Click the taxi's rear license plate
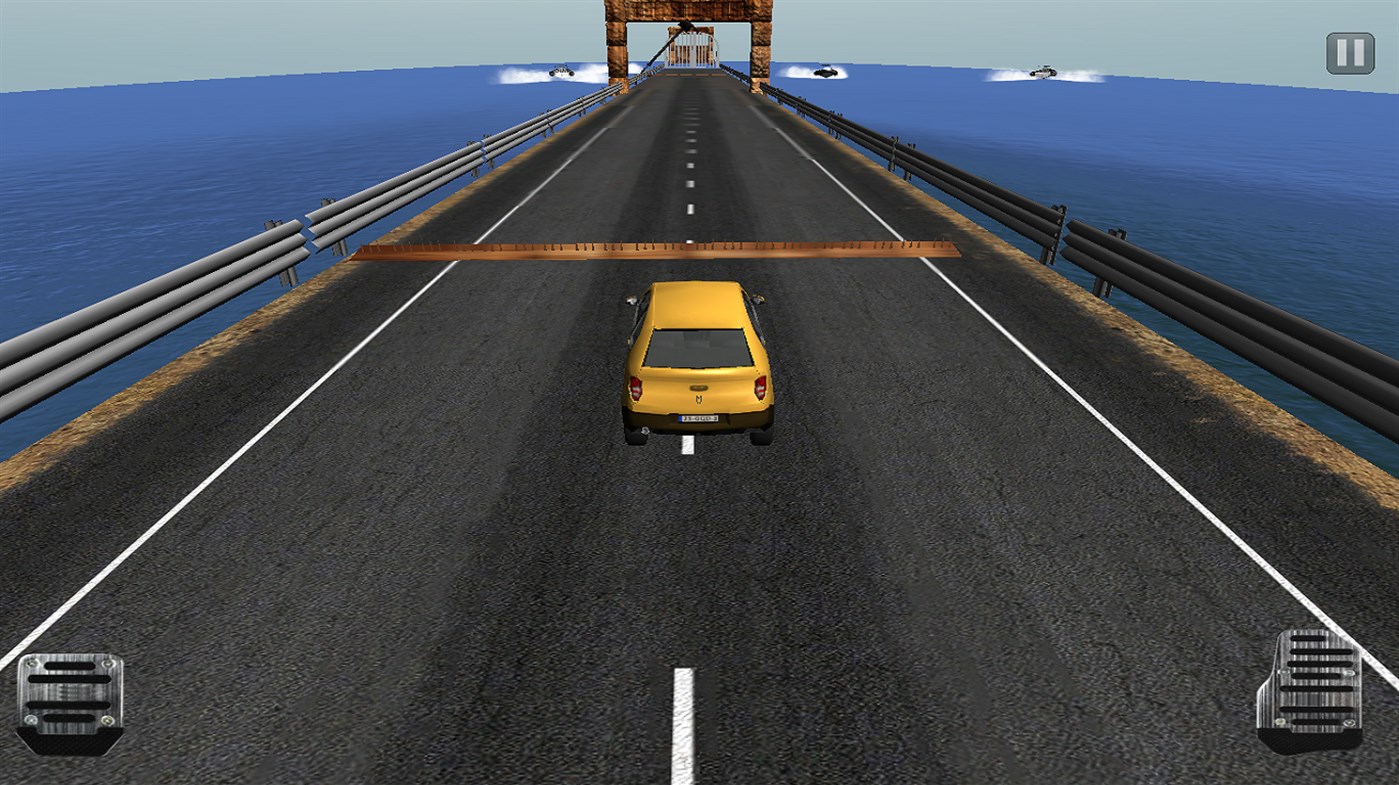The width and height of the screenshot is (1399, 785). tap(699, 418)
